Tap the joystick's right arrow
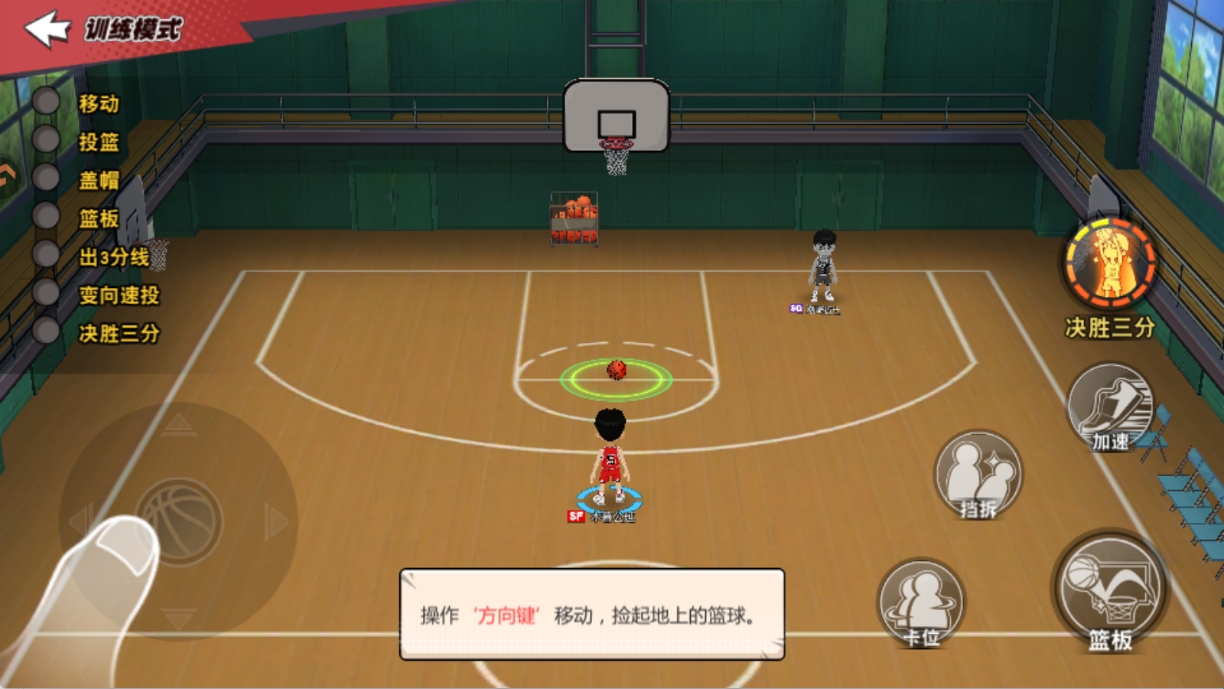This screenshot has width=1224, height=689. point(277,521)
